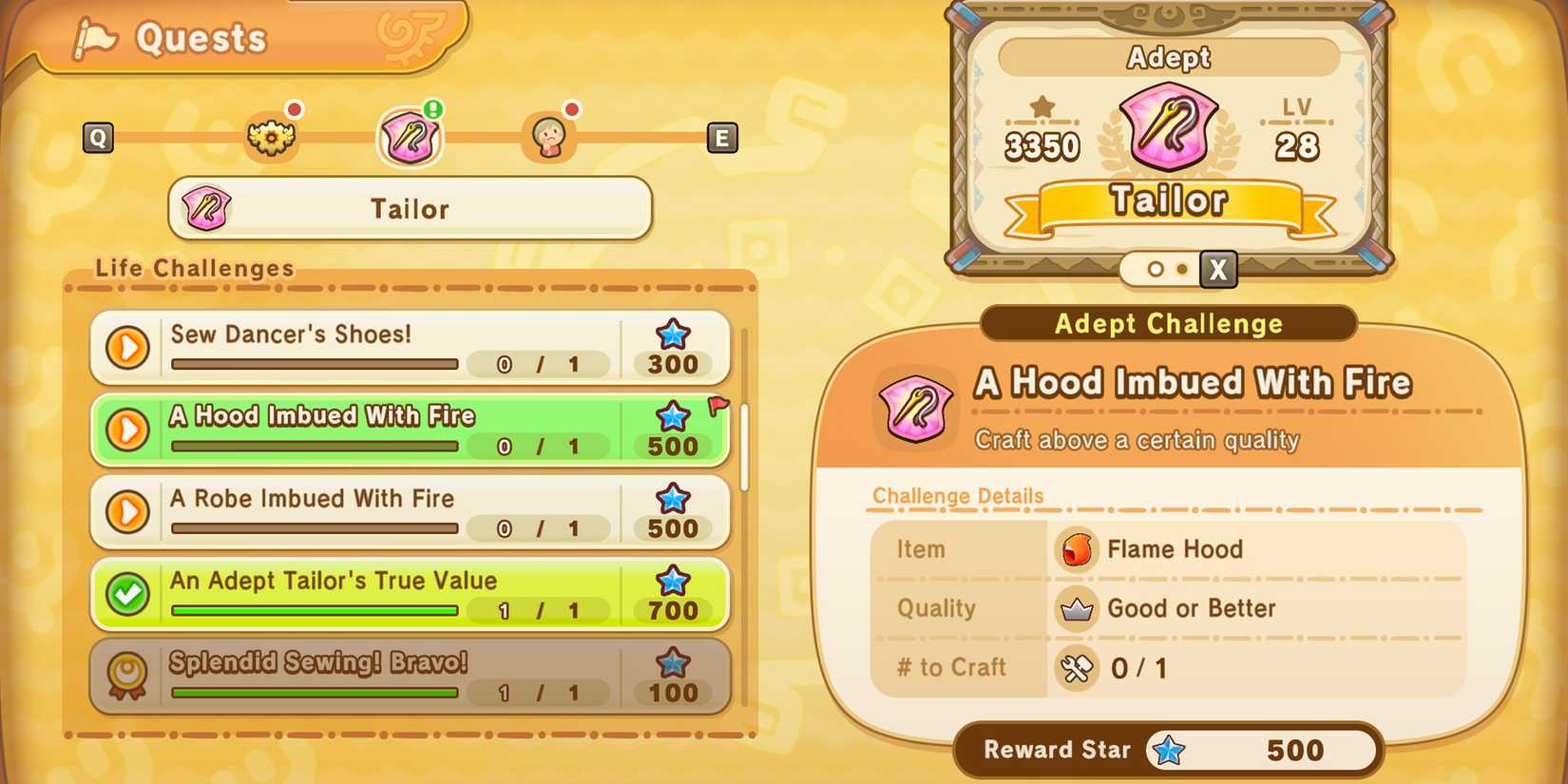The image size is (1568, 784).
Task: Click the crafting tools icon next to 0/1
Action: coord(1077,668)
